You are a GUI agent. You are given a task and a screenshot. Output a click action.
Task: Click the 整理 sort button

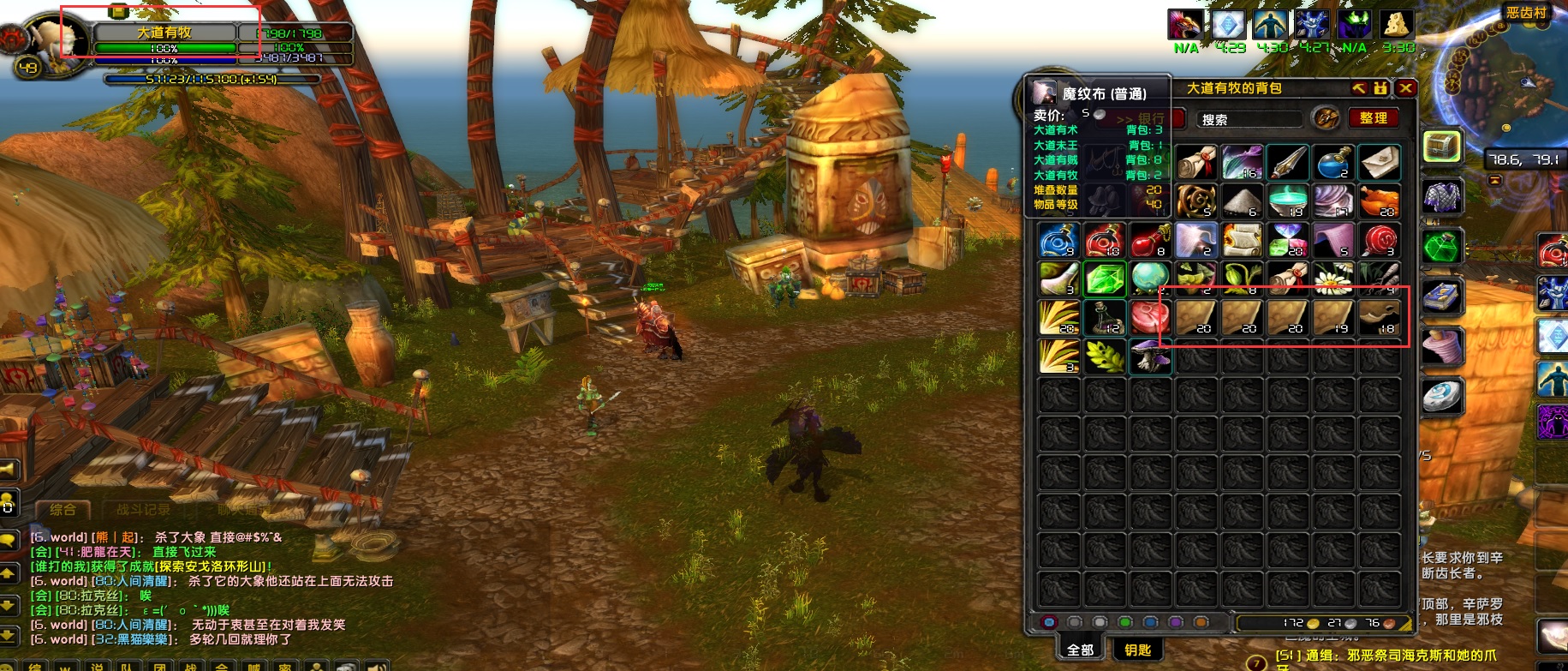[1373, 118]
